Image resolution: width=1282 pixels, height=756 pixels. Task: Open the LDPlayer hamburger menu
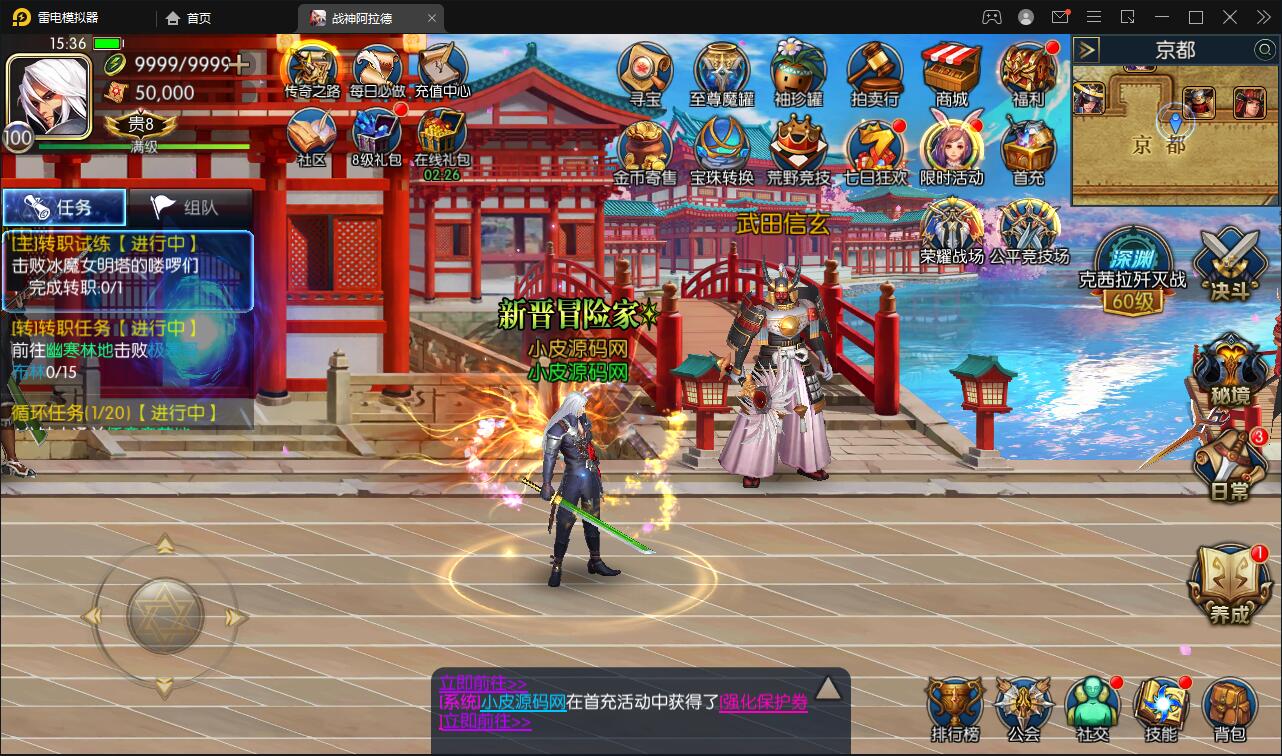pyautogui.click(x=1094, y=16)
